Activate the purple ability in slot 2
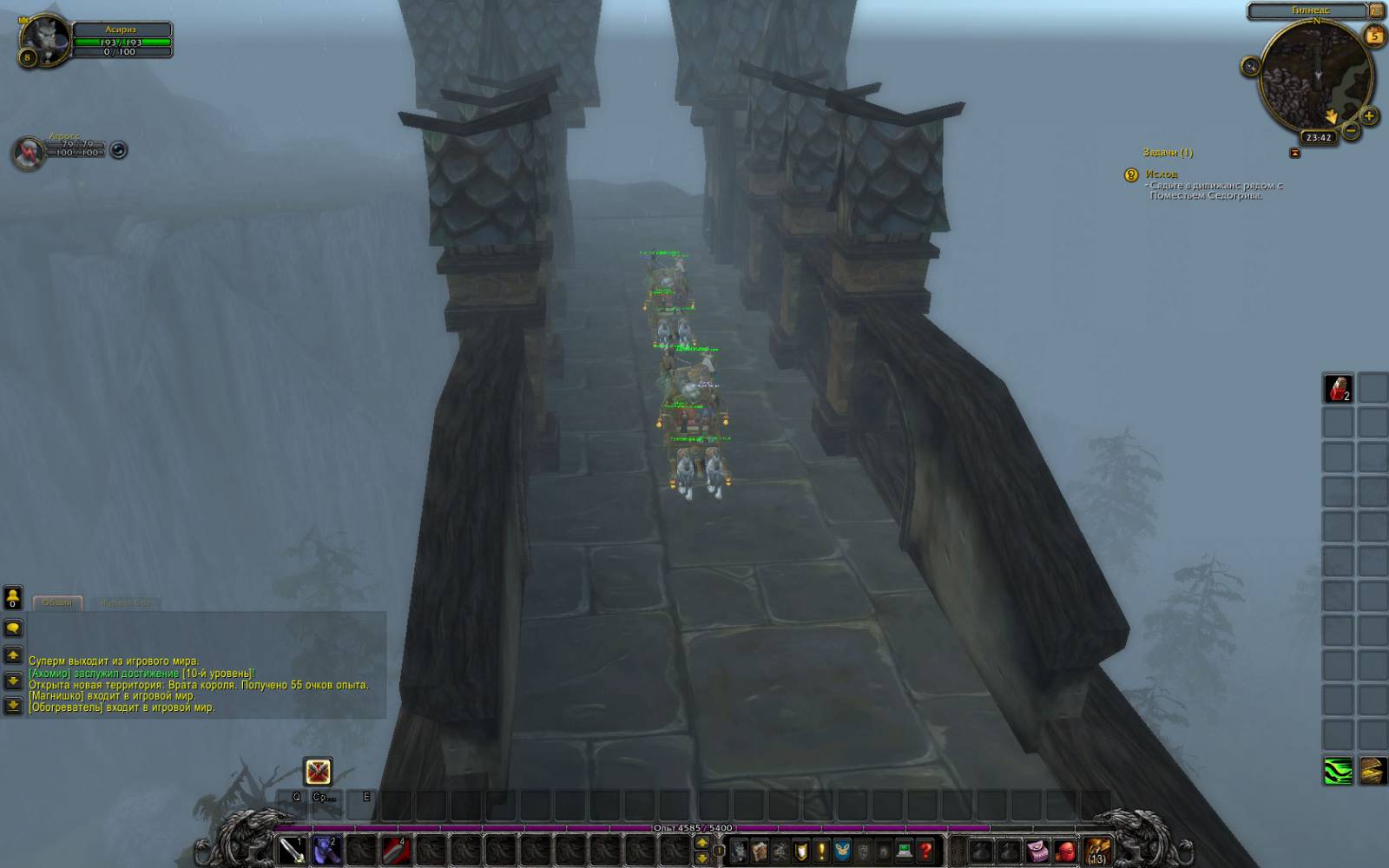This screenshot has height=868, width=1389. 326,849
